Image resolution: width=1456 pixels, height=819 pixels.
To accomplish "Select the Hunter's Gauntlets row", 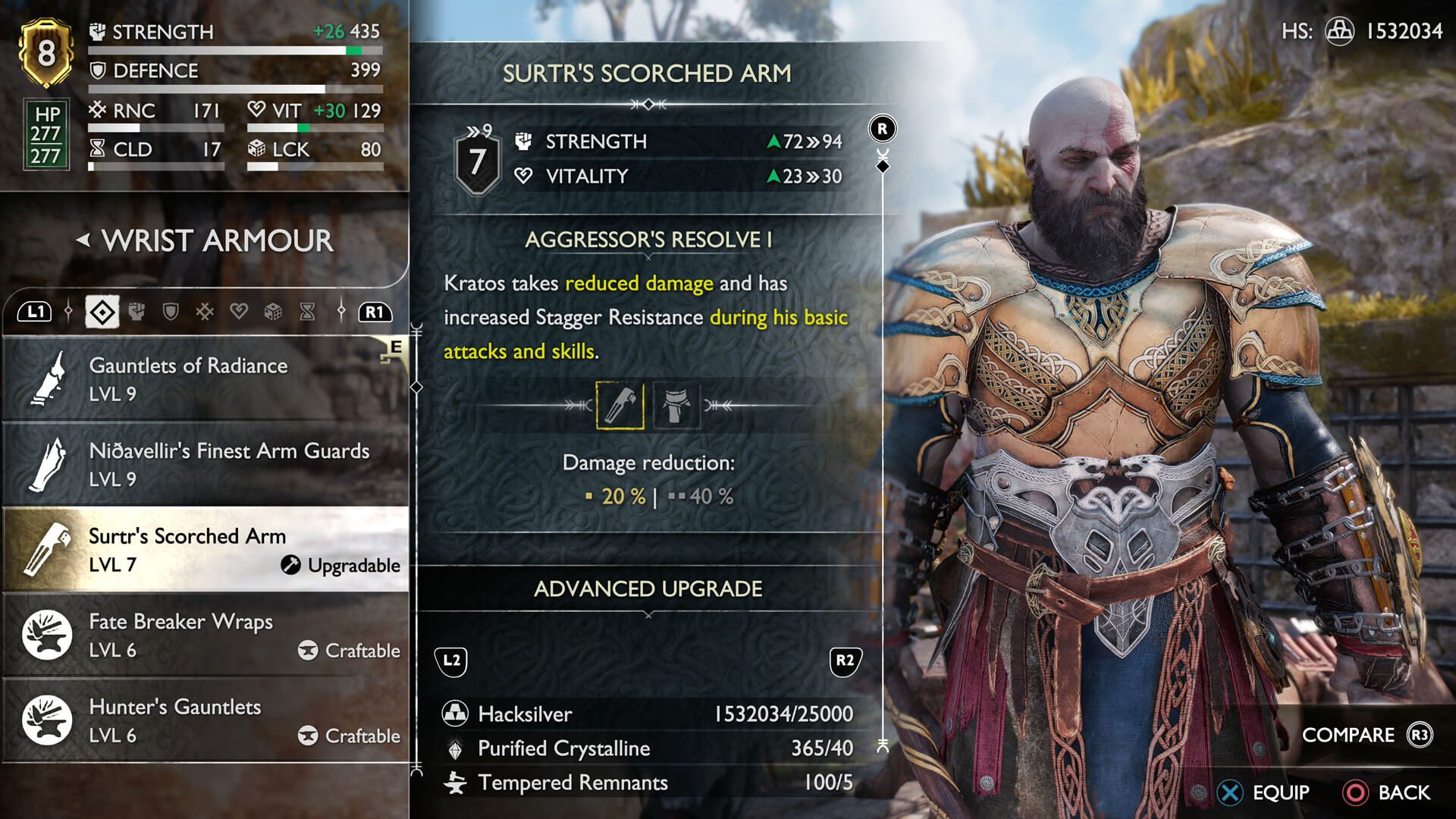I will (205, 720).
